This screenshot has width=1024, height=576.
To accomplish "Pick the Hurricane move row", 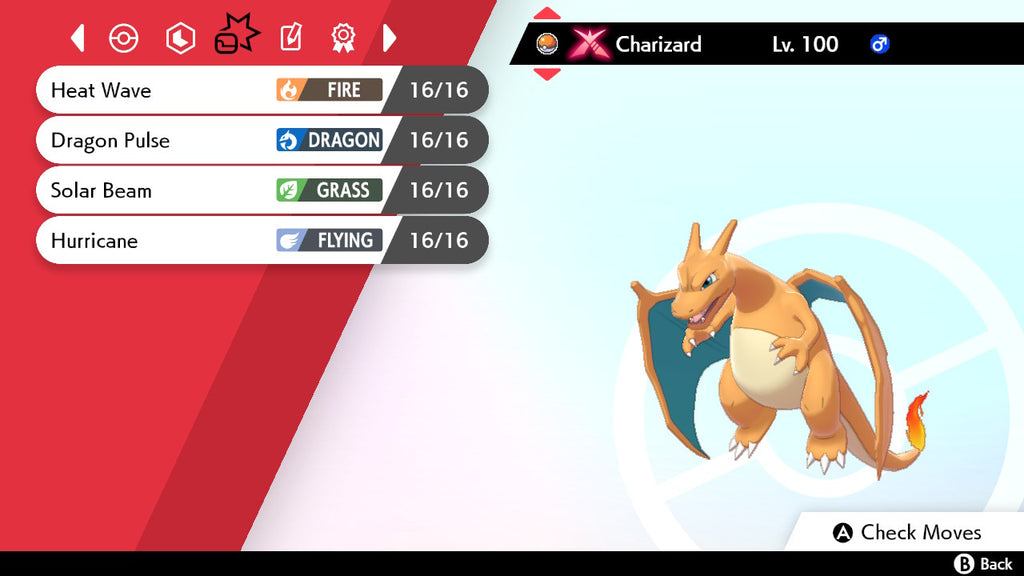I will (260, 240).
